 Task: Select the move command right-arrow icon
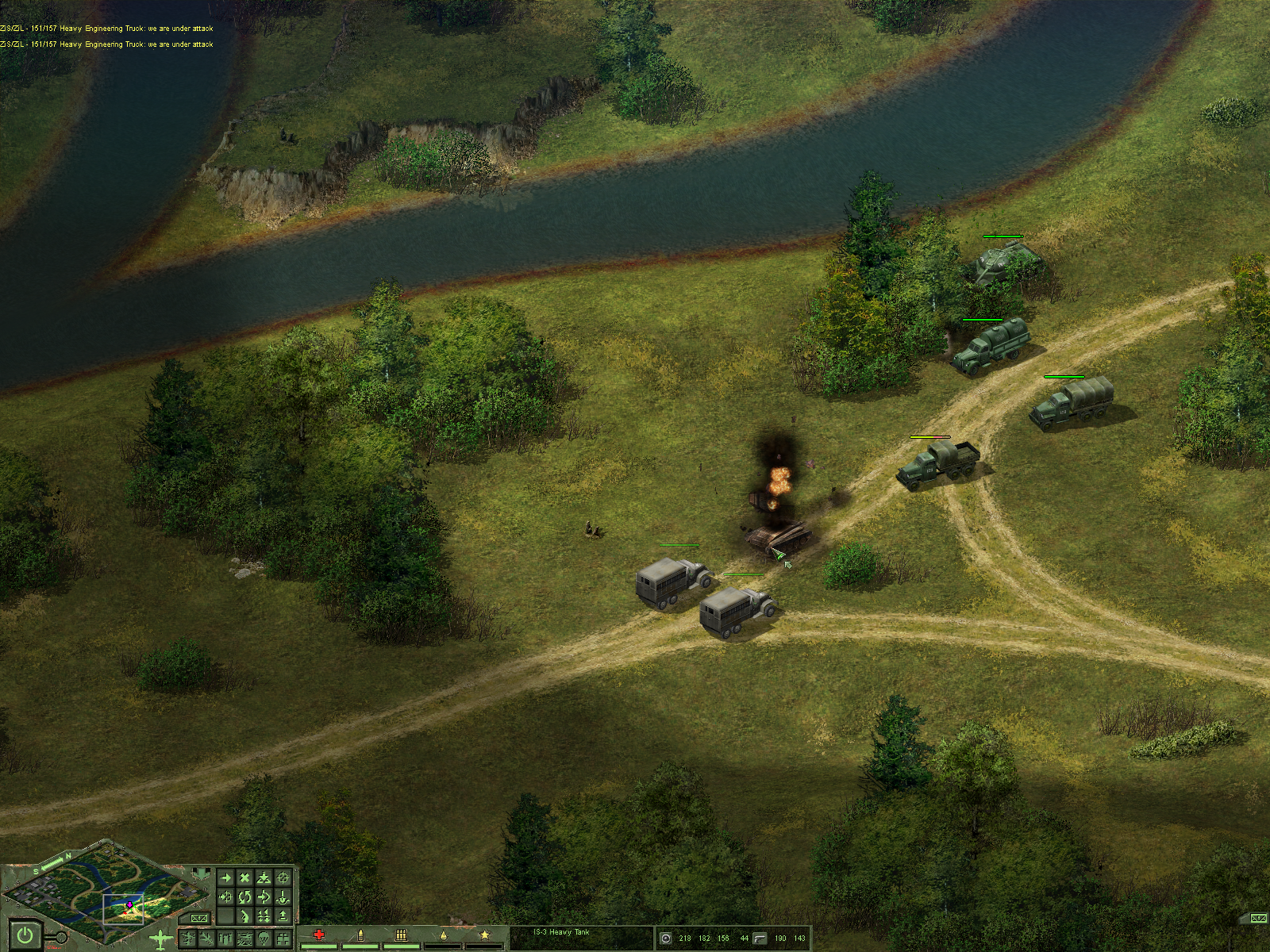pos(225,877)
